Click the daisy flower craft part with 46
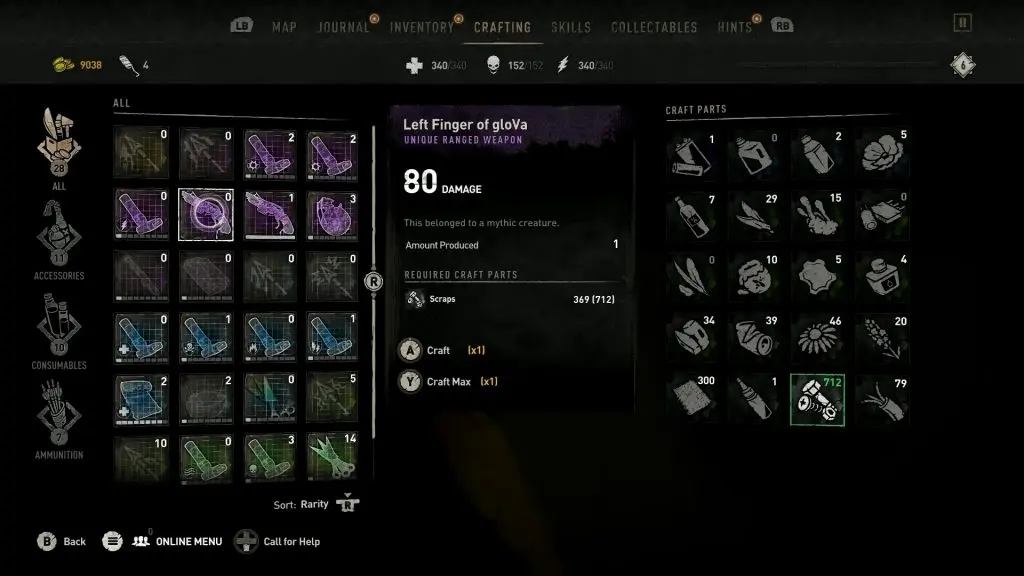Screen dimensions: 1024x576 (817, 337)
